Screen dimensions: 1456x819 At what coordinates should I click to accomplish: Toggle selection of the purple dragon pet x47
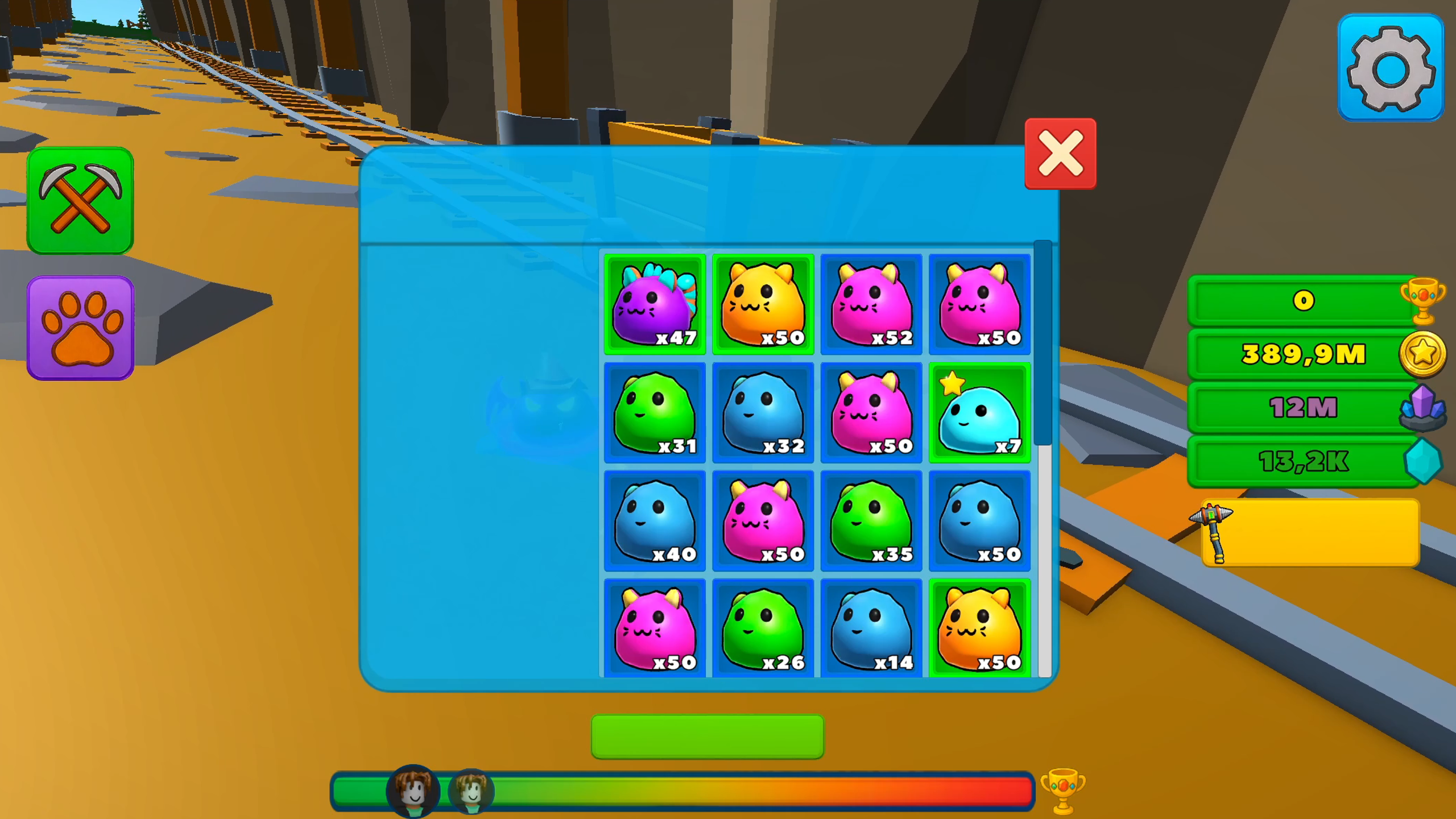click(655, 305)
